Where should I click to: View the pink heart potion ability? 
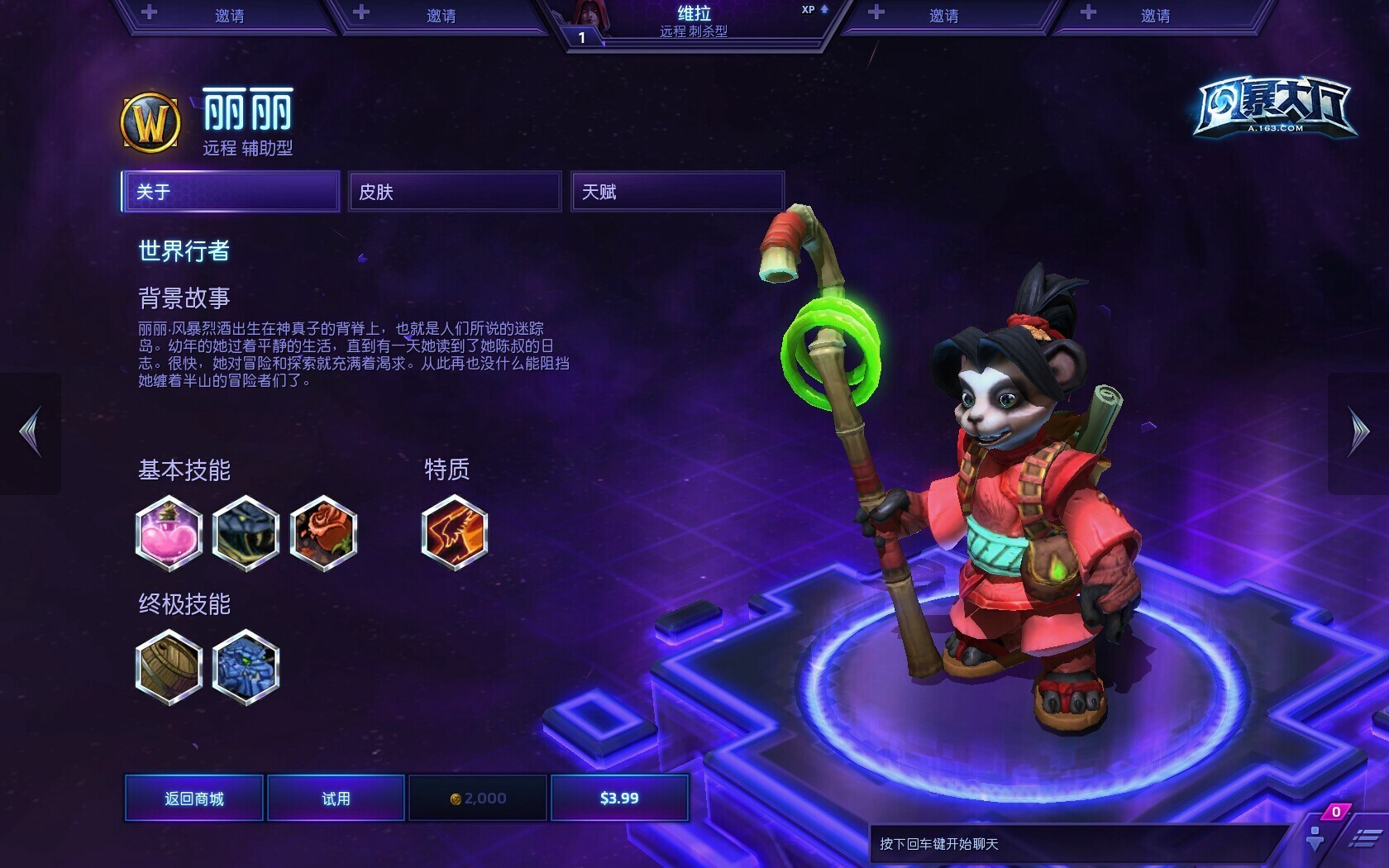click(x=169, y=533)
